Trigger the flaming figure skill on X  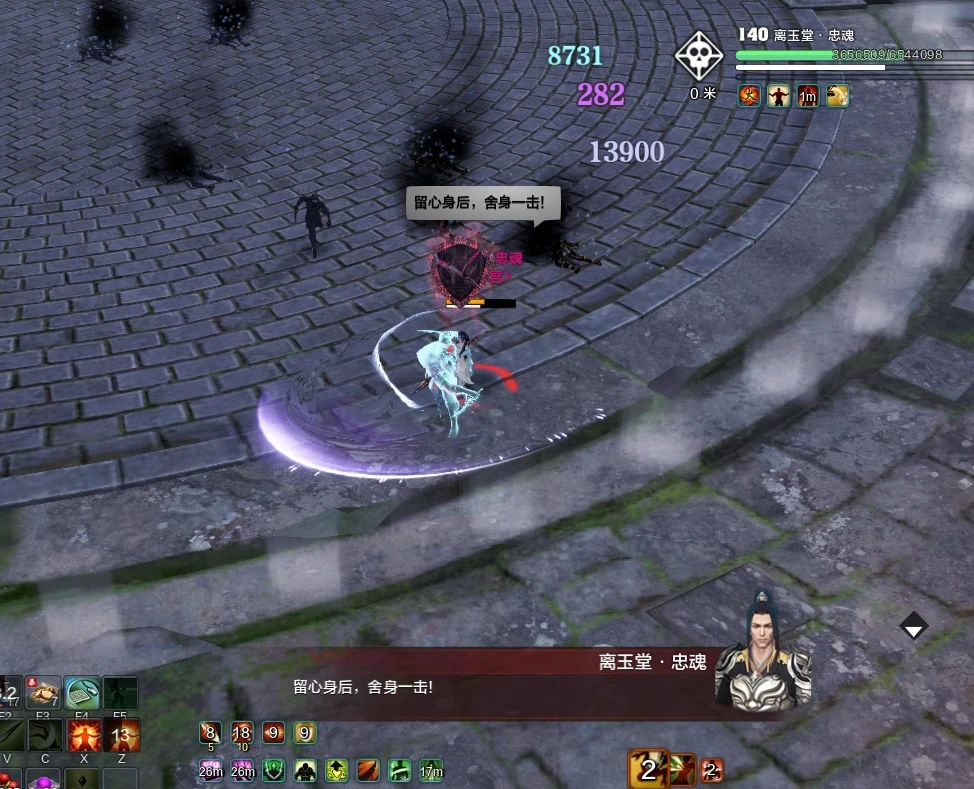tap(82, 736)
